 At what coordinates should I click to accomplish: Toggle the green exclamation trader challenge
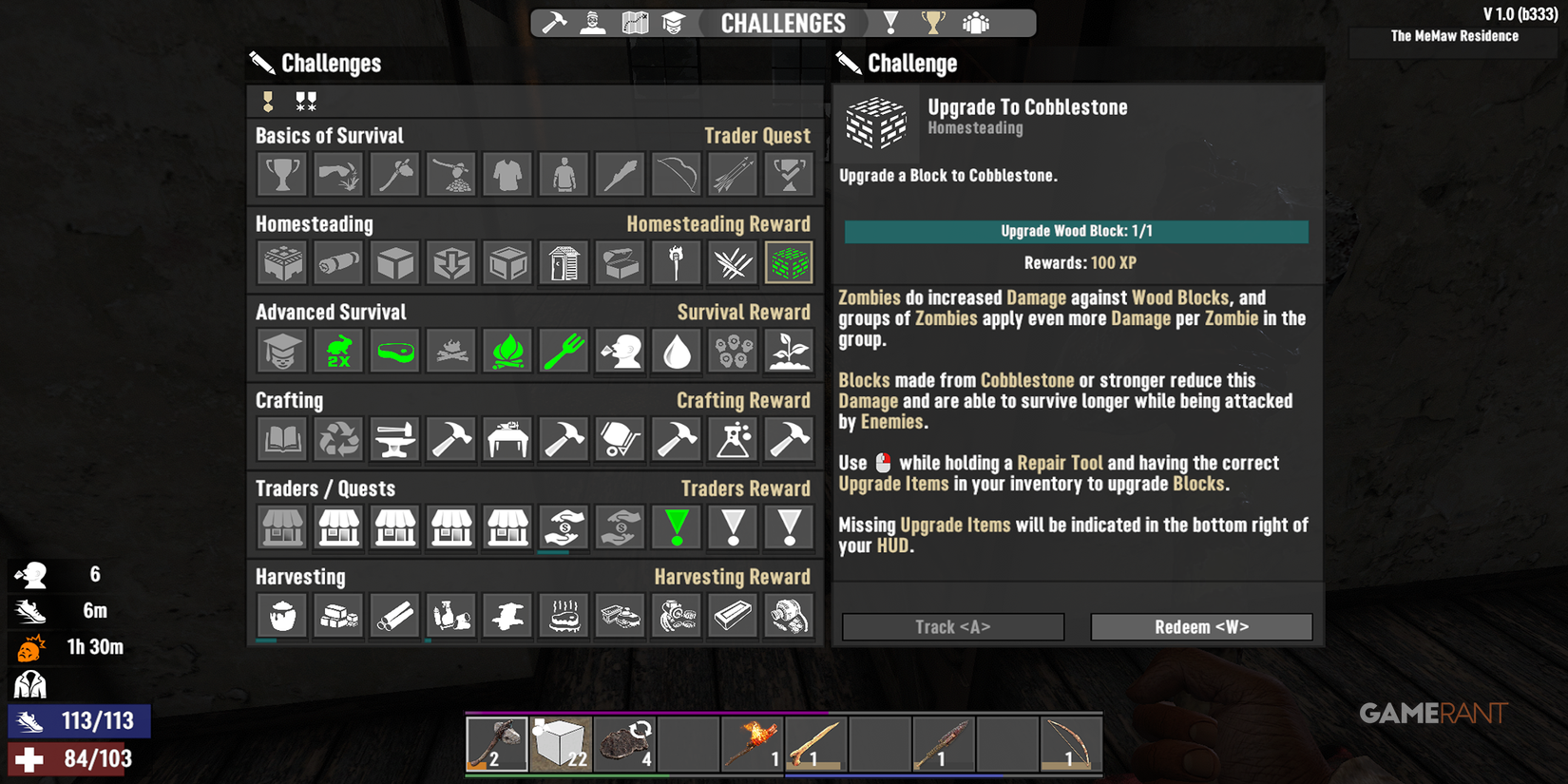tap(676, 527)
